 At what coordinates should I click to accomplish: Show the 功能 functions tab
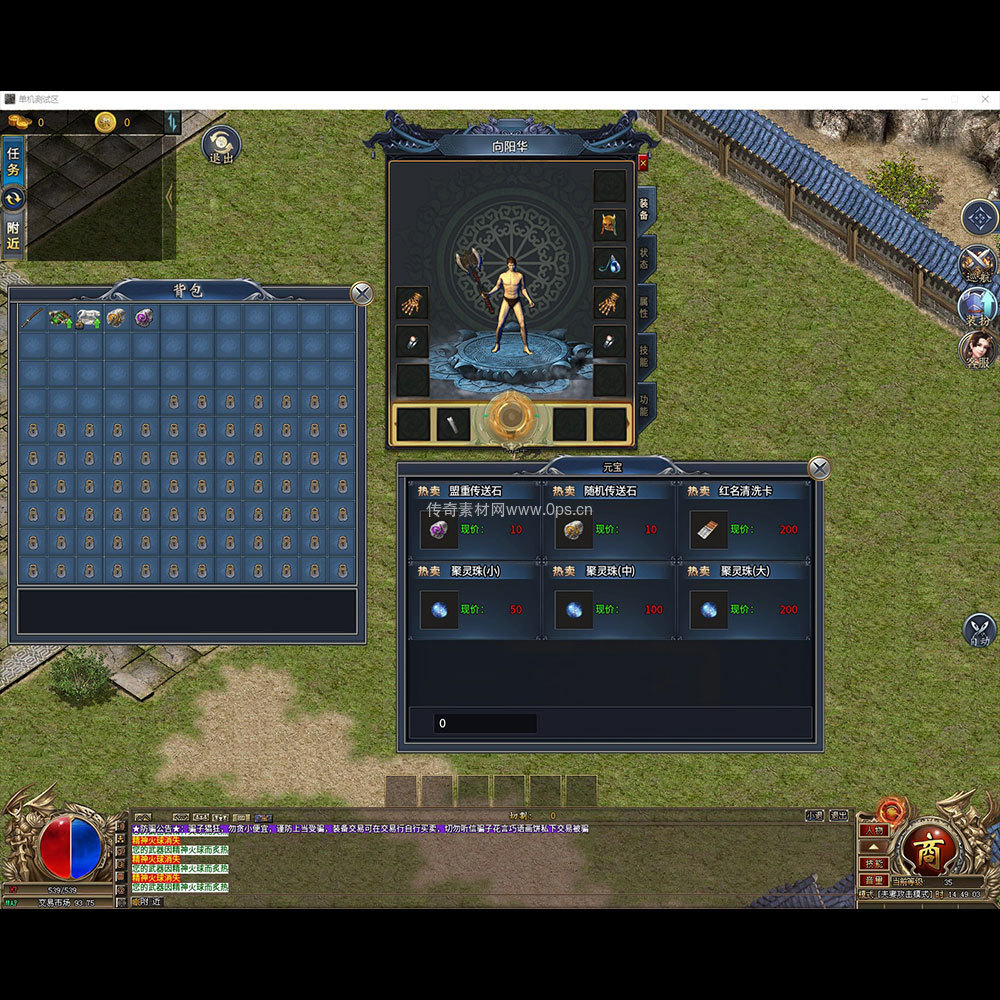(645, 404)
